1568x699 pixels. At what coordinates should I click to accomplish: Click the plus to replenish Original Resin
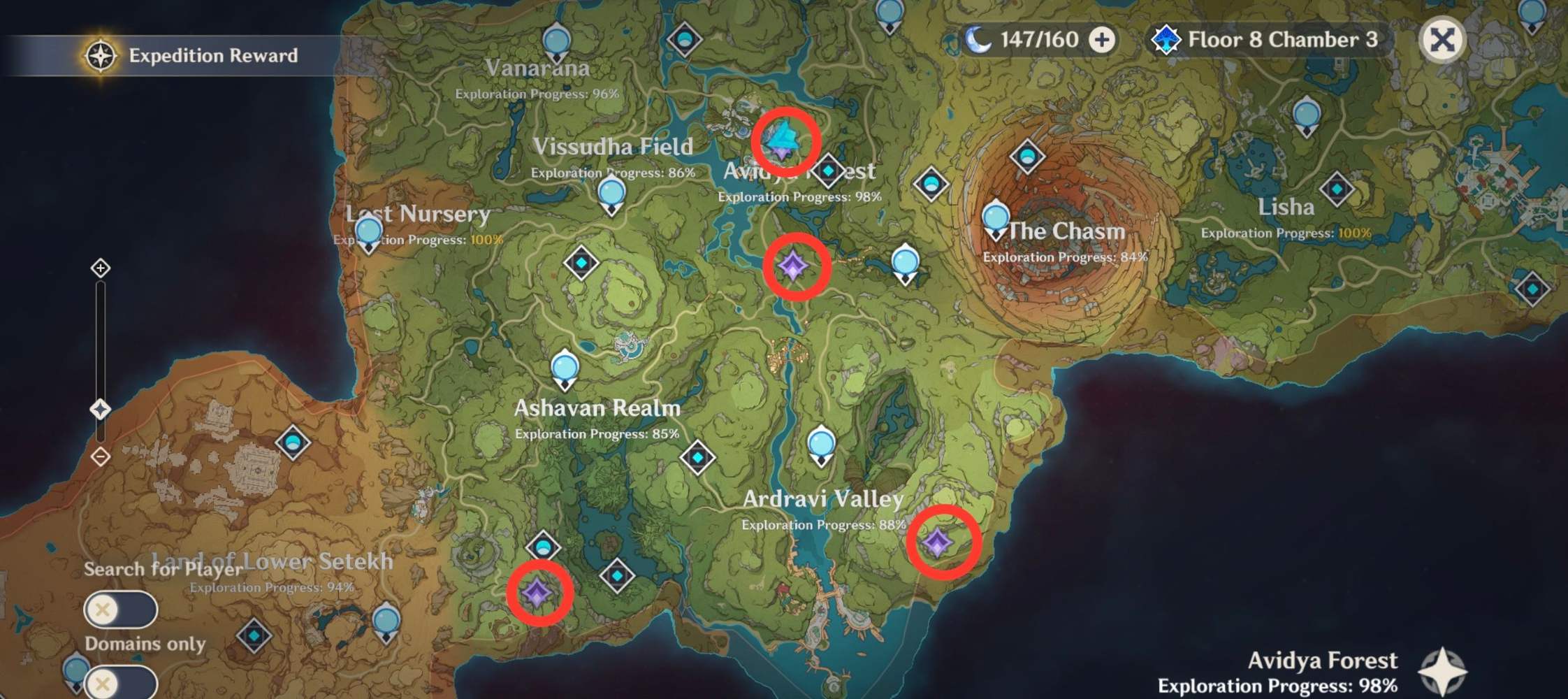[x=1102, y=40]
